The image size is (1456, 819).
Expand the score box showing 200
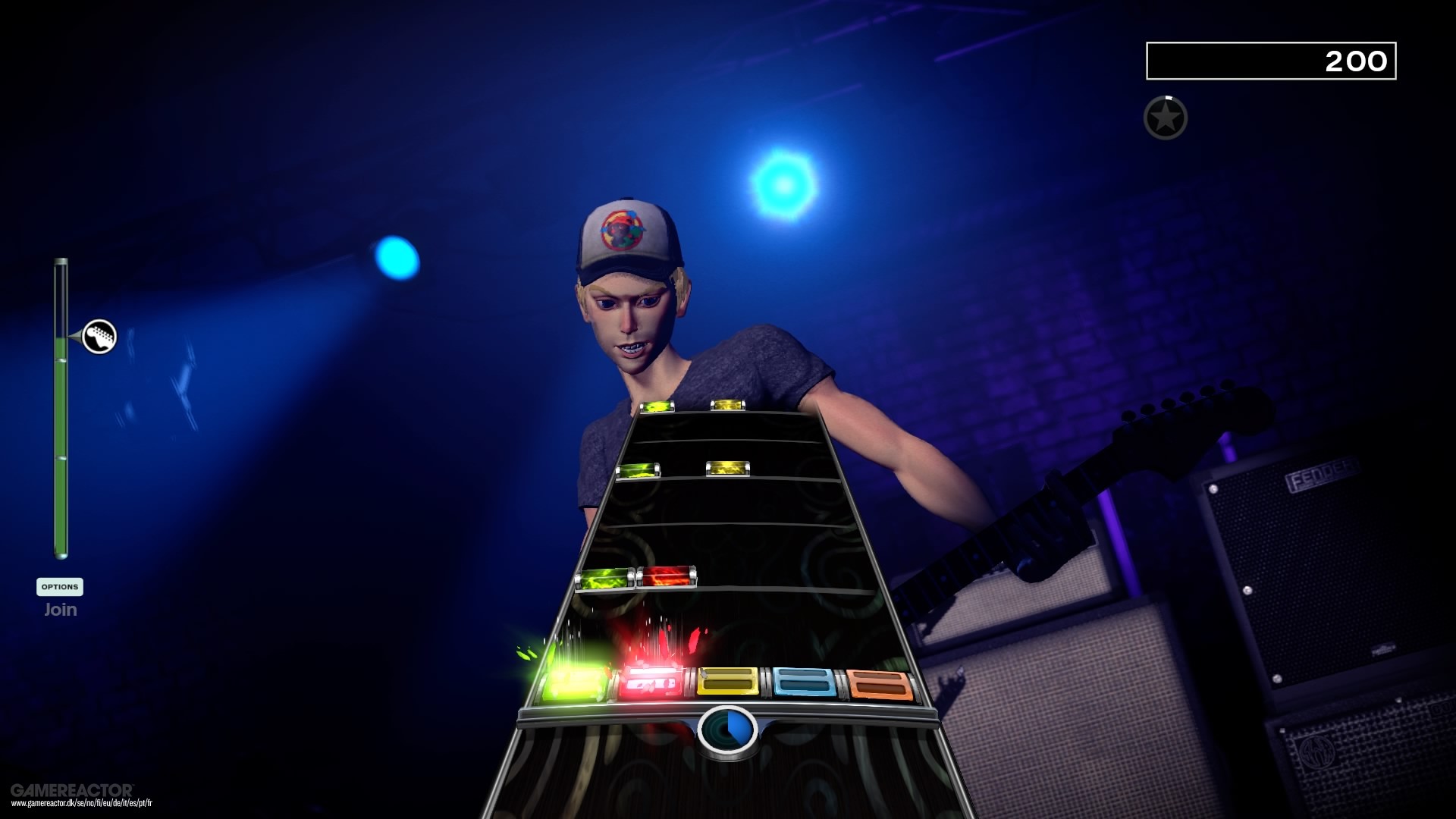(x=1270, y=61)
